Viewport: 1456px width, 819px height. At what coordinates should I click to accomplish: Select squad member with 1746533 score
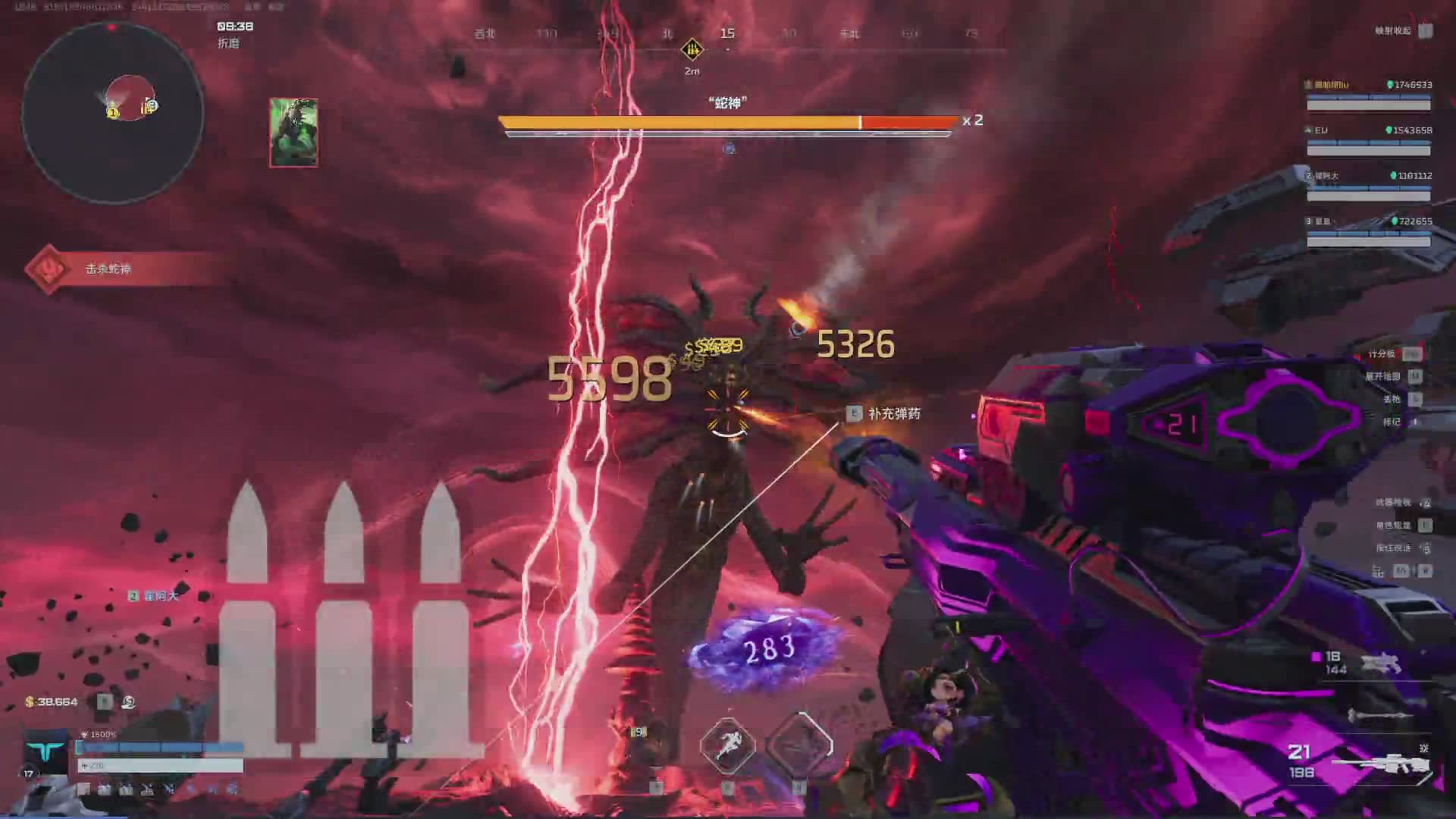pos(1368,94)
